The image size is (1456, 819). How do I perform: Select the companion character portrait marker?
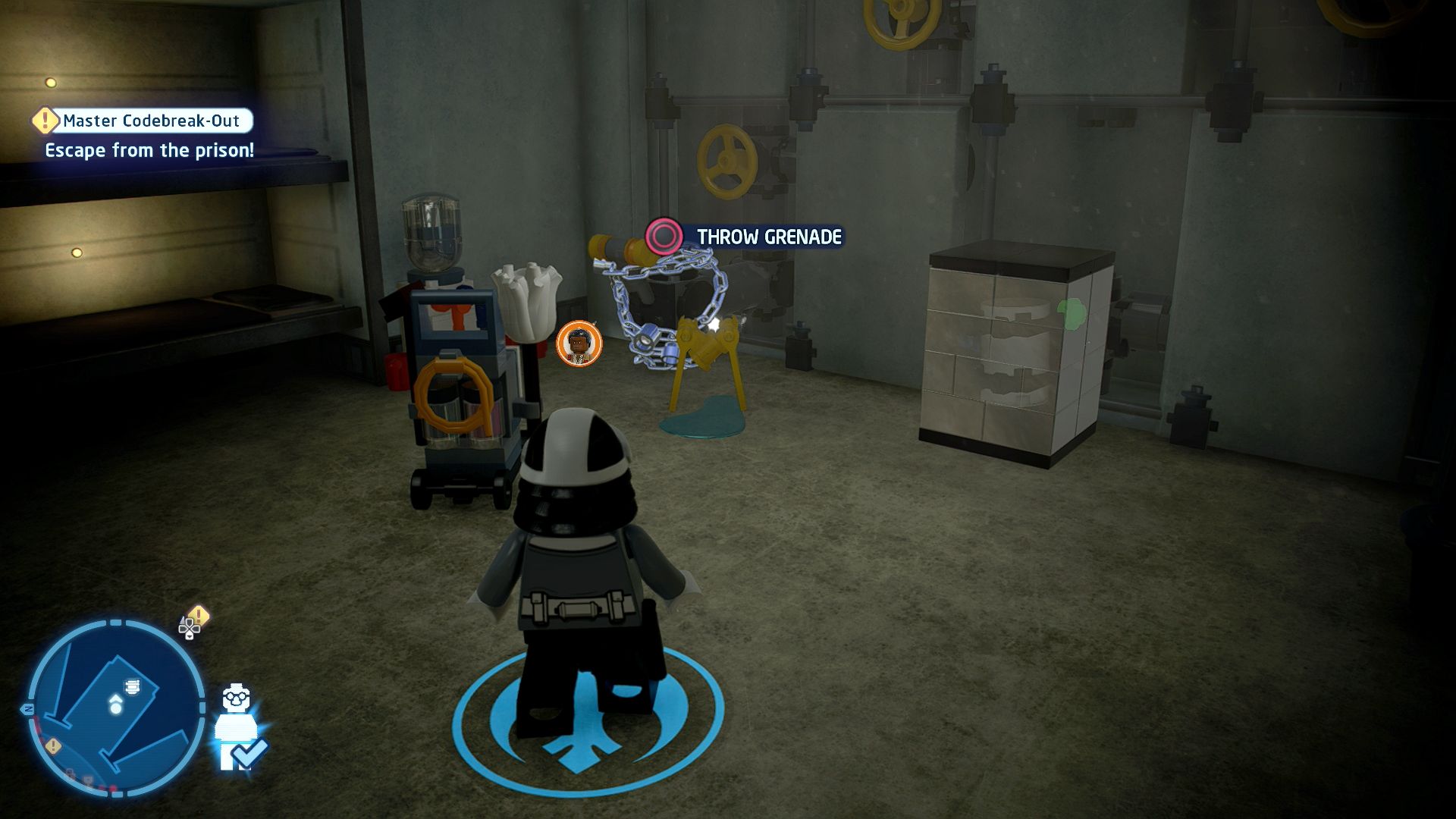579,344
